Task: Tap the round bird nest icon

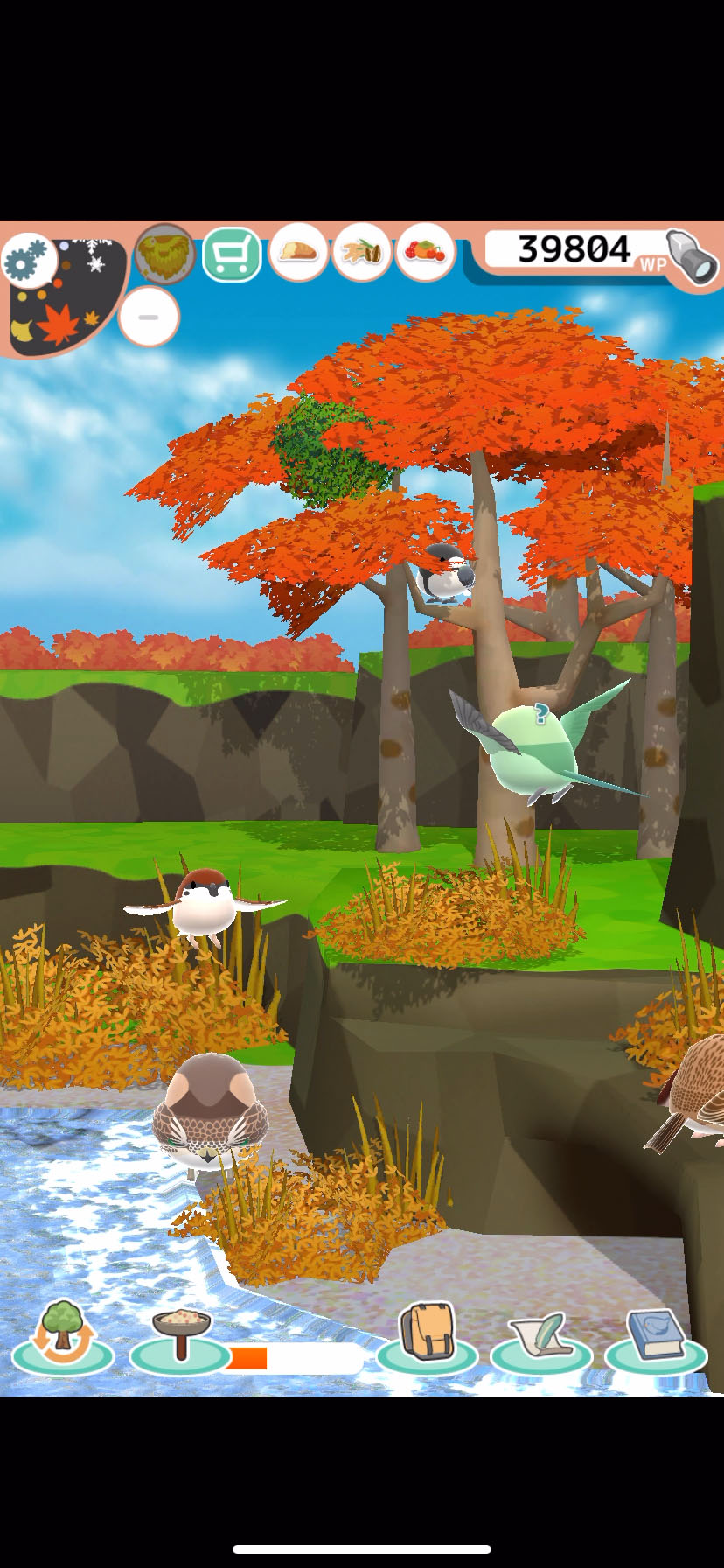Action: pyautogui.click(x=164, y=255)
